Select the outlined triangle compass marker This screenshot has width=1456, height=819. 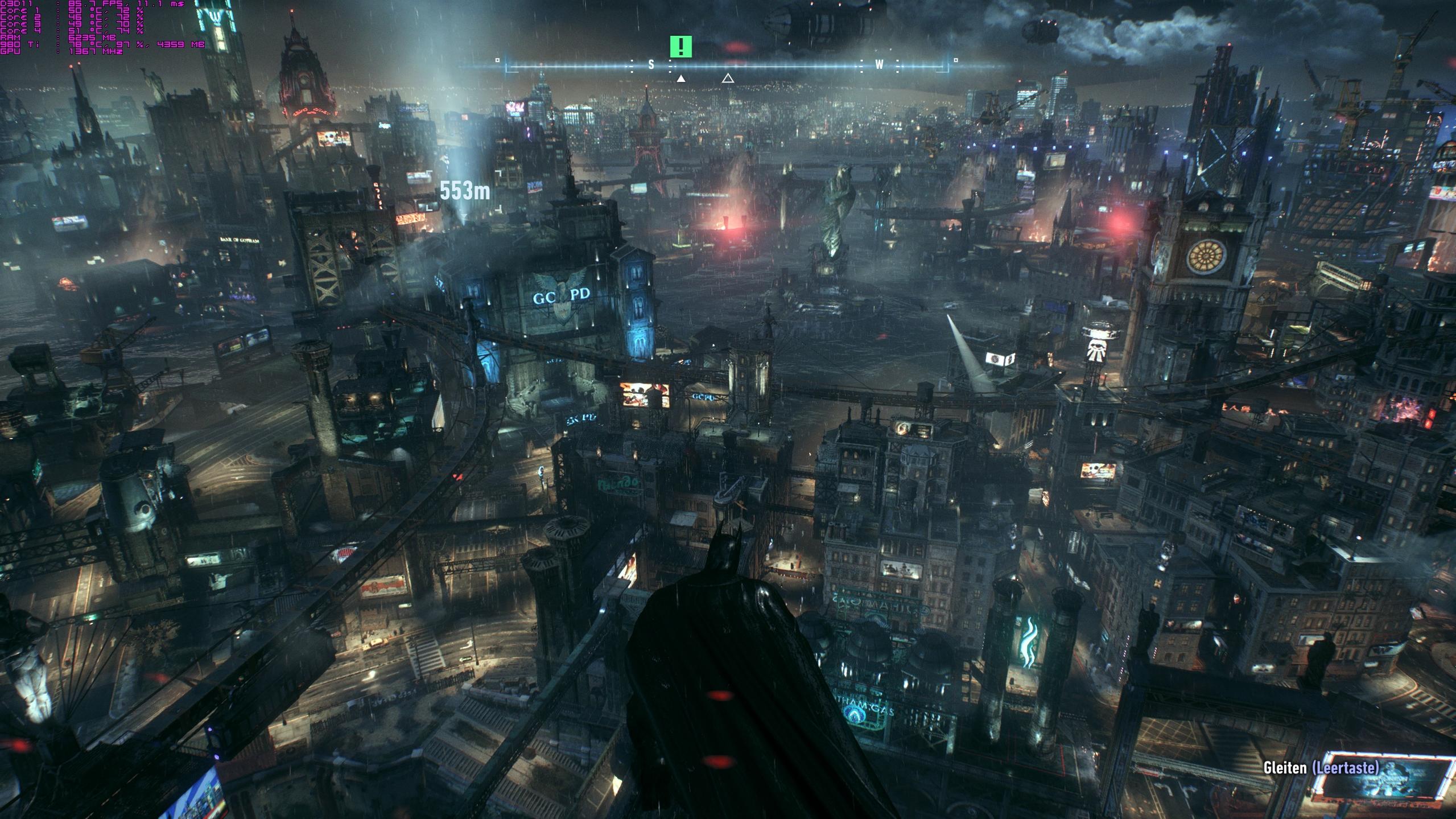[x=728, y=79]
